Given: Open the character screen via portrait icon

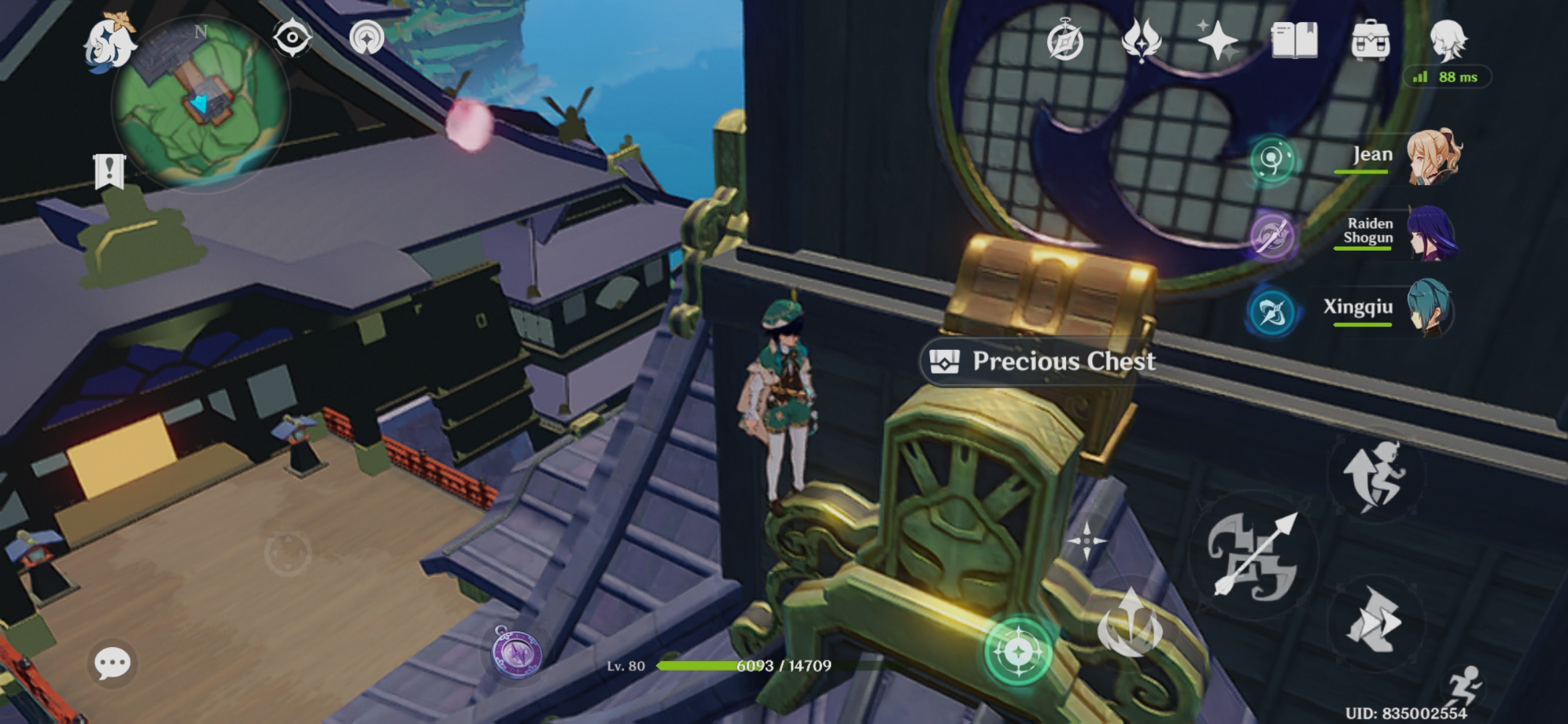Looking at the screenshot, I should coord(1449,42).
